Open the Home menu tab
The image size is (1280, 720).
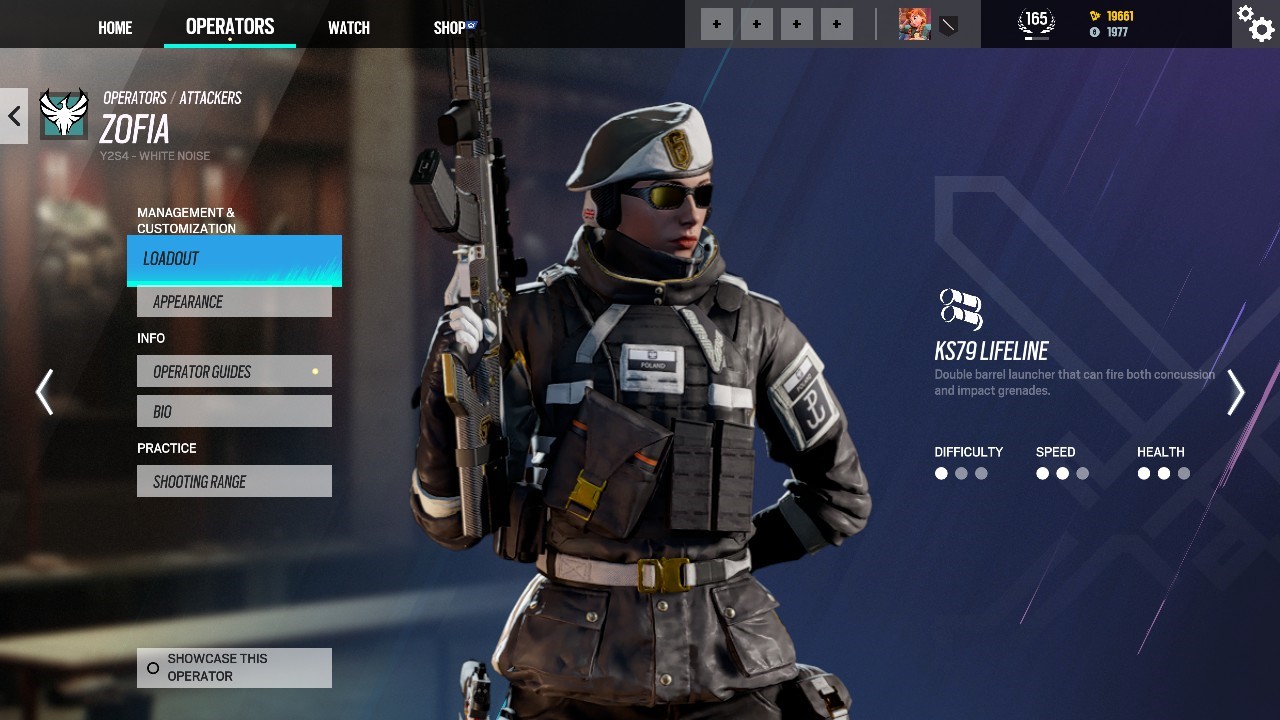click(114, 27)
